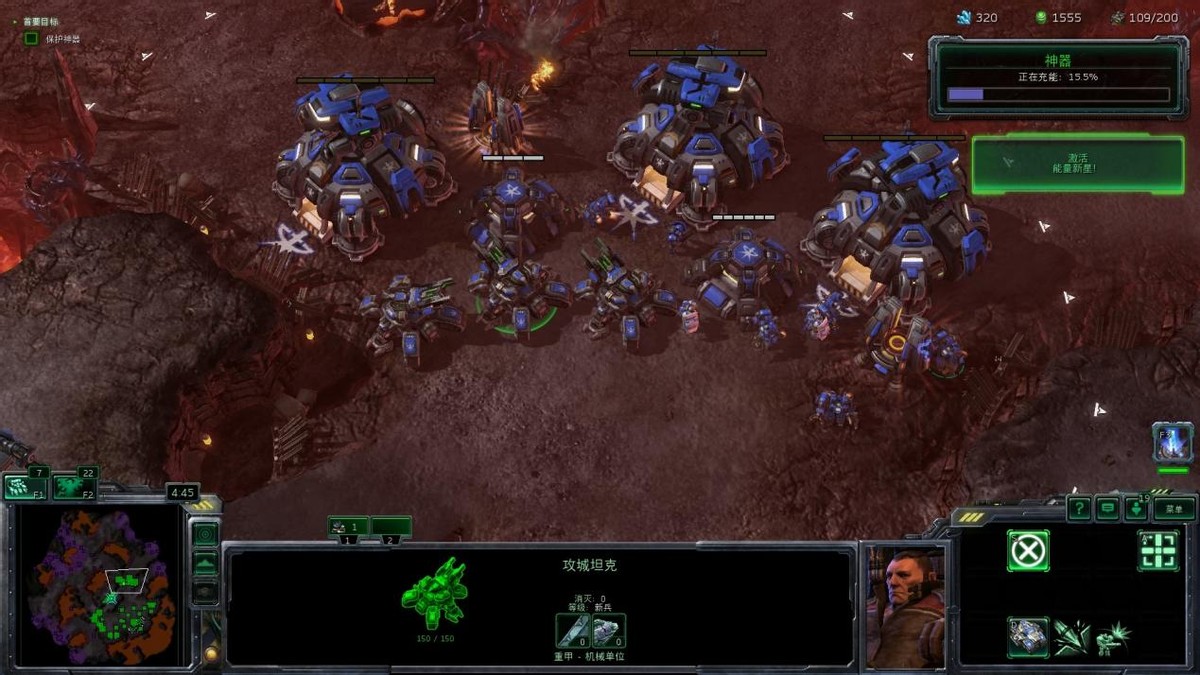The image size is (1200, 675).
Task: Click the minimap ping signal button
Action: [x=205, y=534]
